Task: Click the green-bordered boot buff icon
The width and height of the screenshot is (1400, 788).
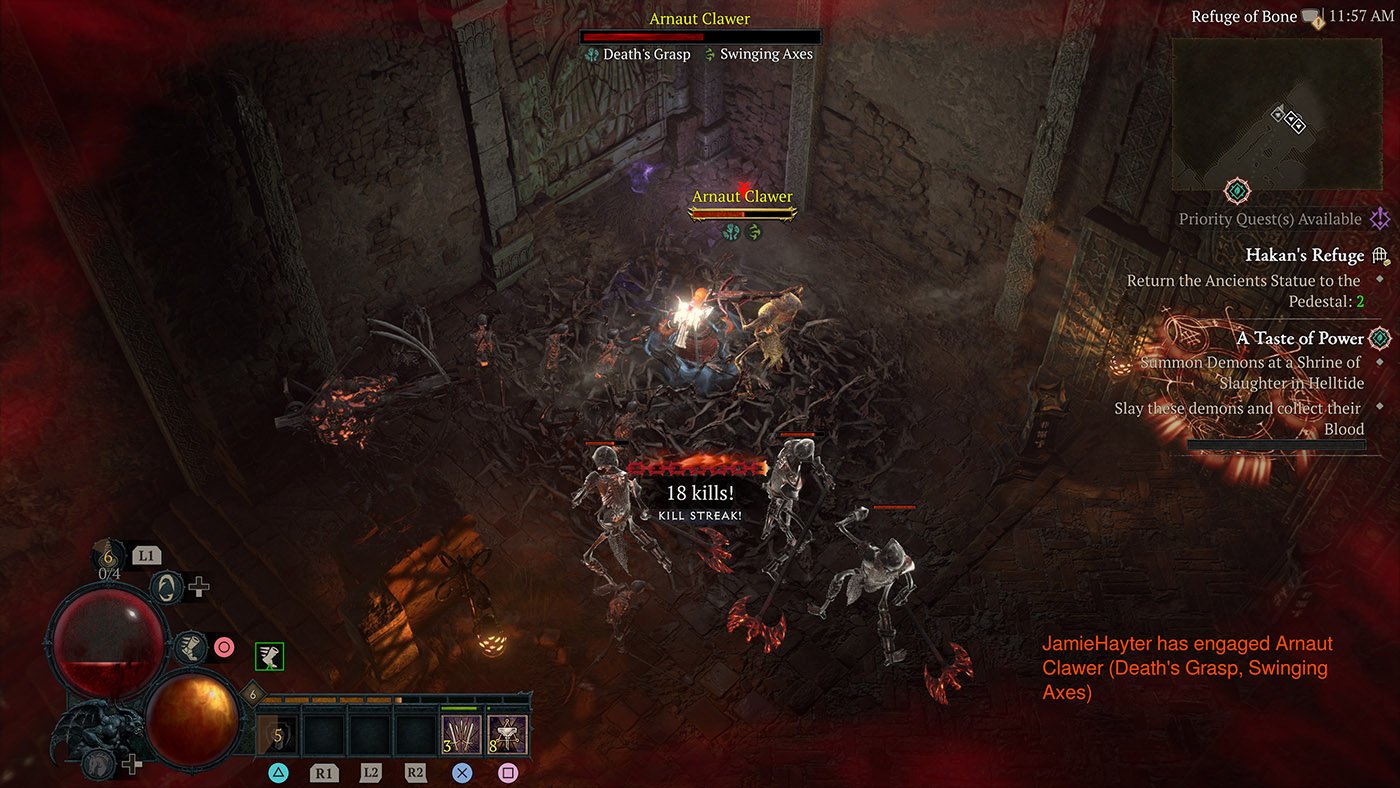Action: coord(269,656)
